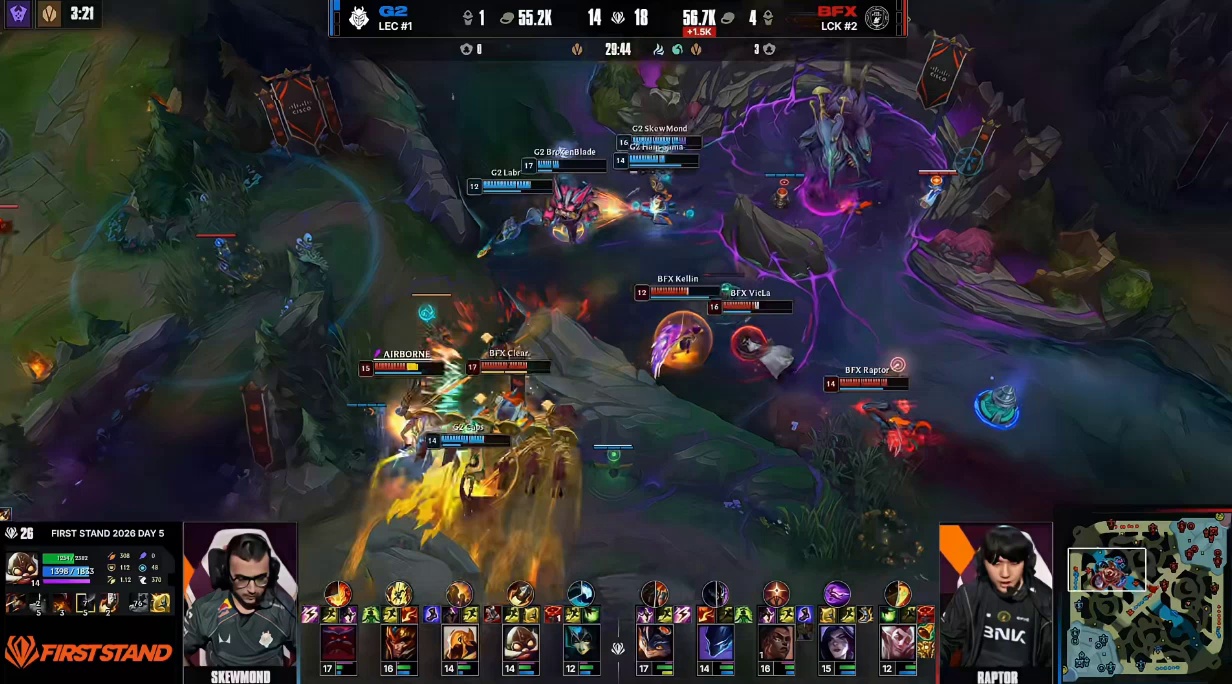Image resolution: width=1232 pixels, height=684 pixels.
Task: Select BFX's level 12 white-haired champion portrait
Action: tap(898, 643)
